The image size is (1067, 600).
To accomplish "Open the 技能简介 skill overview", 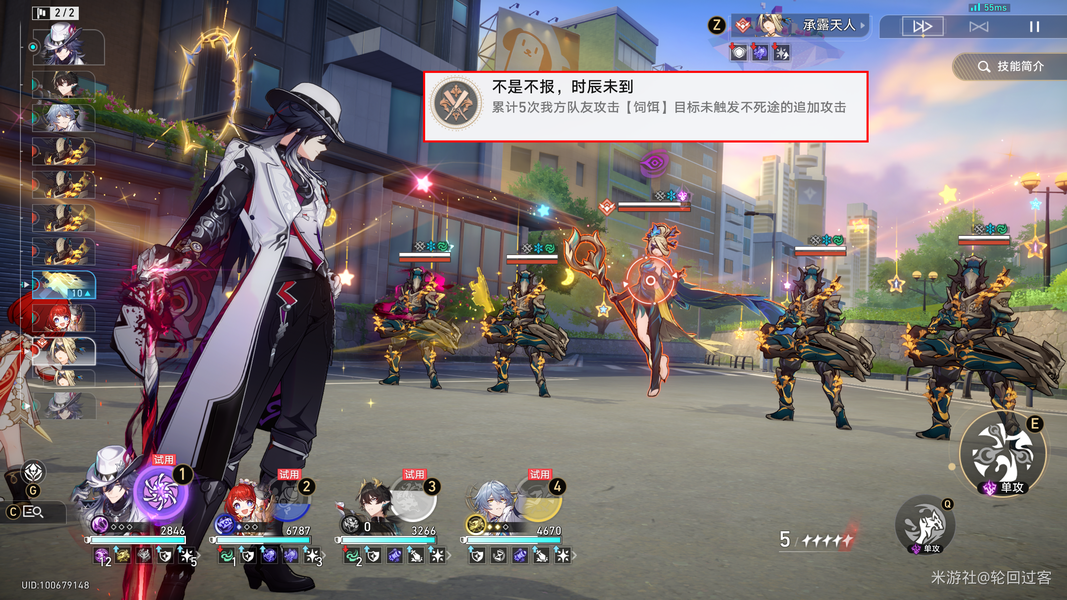I will [x=1009, y=66].
